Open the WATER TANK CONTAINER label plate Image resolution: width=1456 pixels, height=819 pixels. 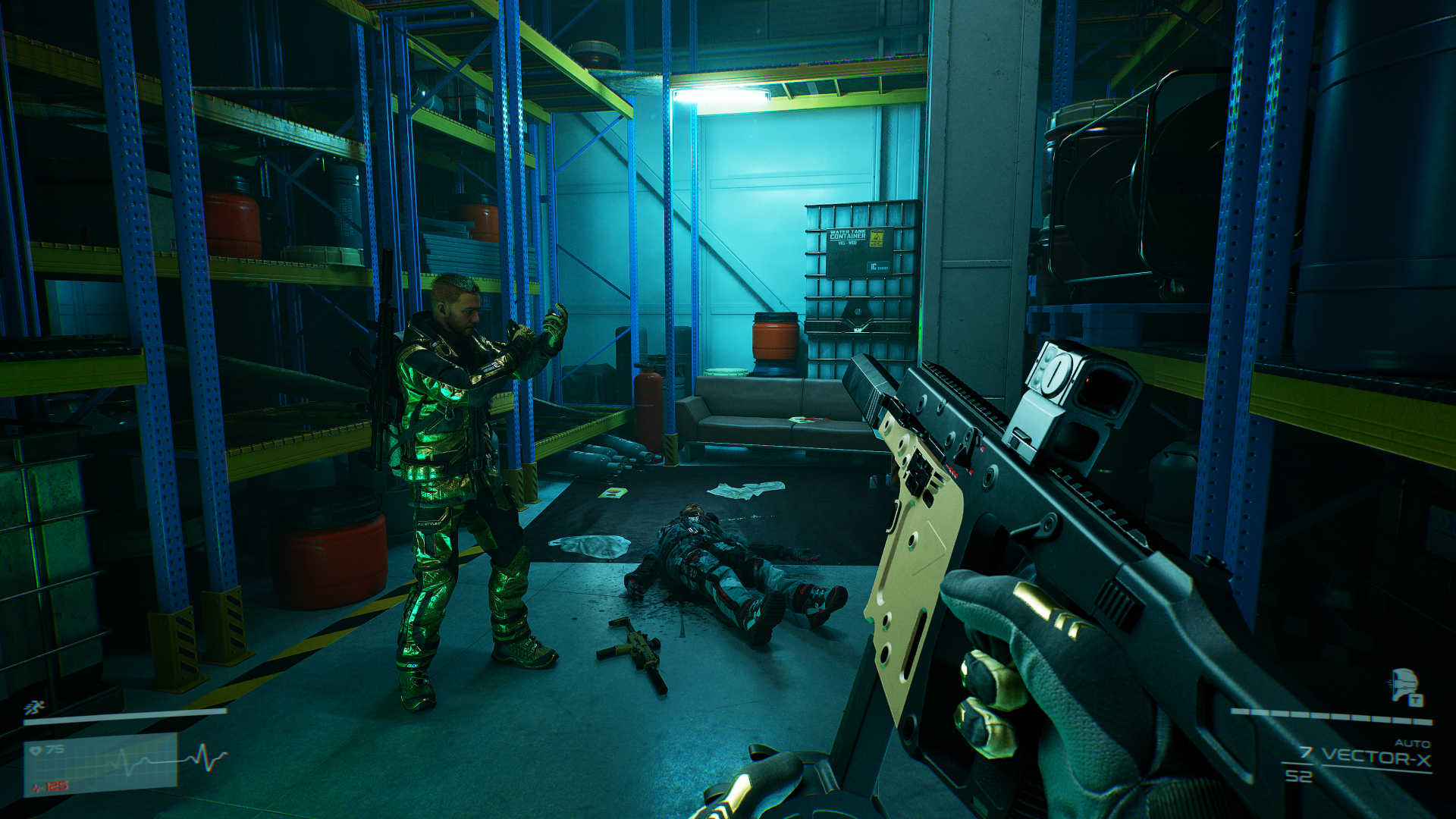(x=848, y=235)
